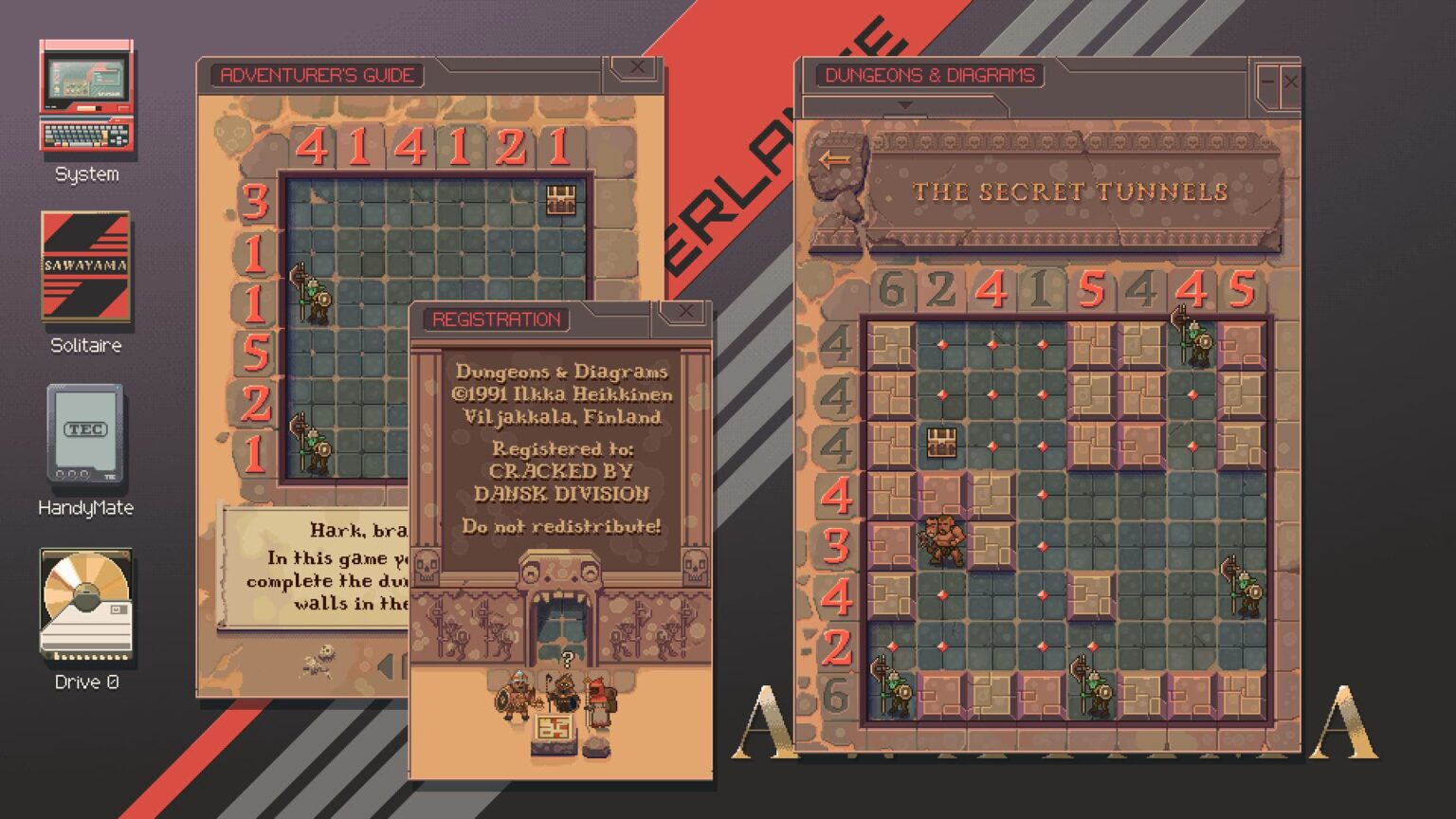
Task: Click the back arrow in Dungeons & Diagrams
Action: [835, 157]
